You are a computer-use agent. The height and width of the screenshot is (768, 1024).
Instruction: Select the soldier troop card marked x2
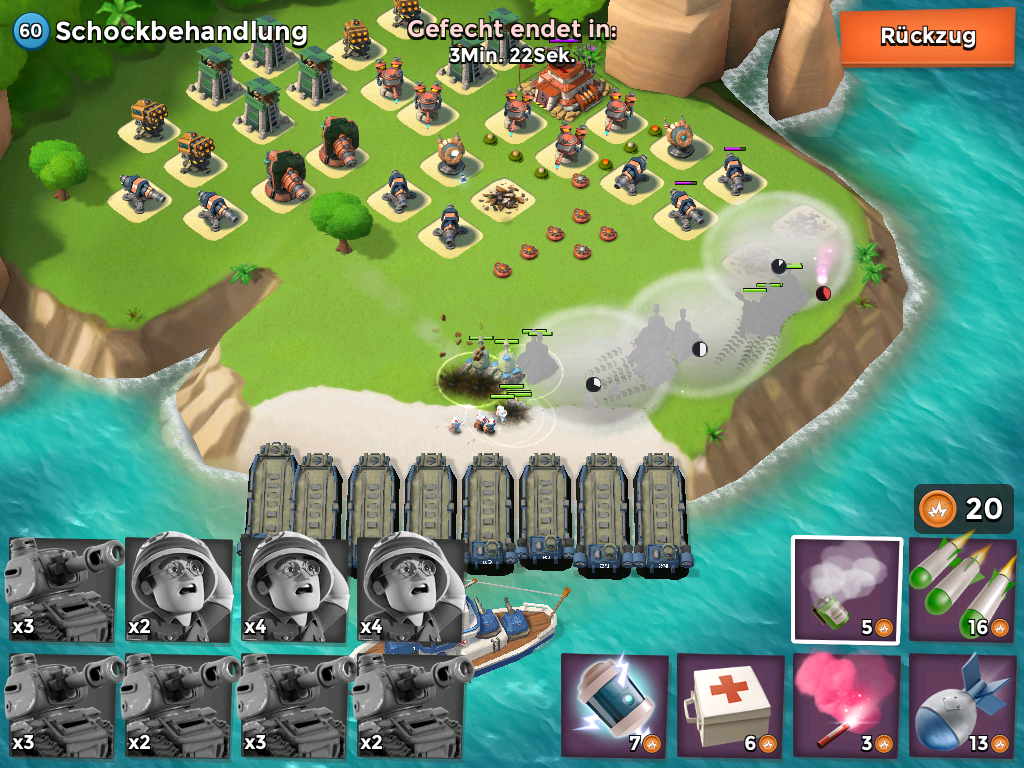tap(179, 590)
